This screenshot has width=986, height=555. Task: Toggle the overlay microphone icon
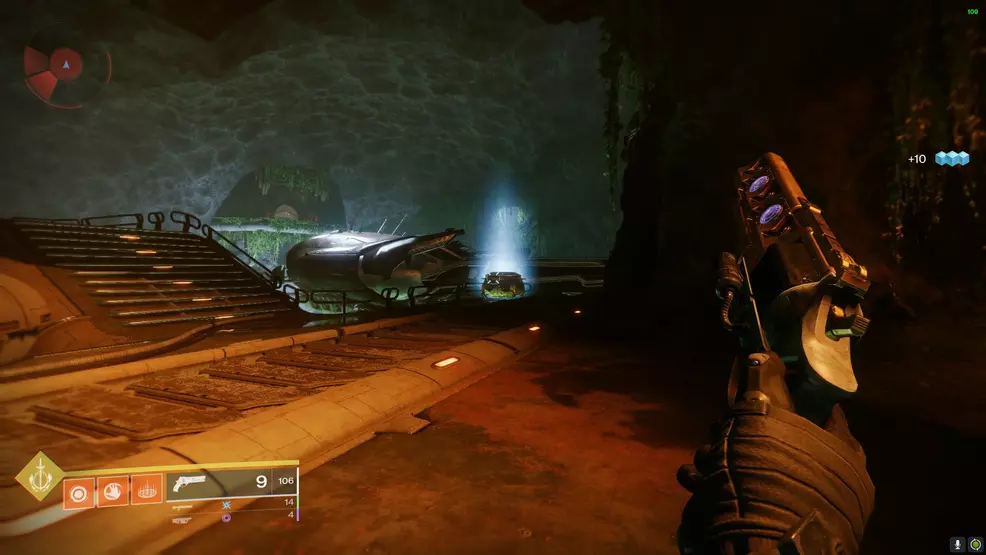[958, 544]
